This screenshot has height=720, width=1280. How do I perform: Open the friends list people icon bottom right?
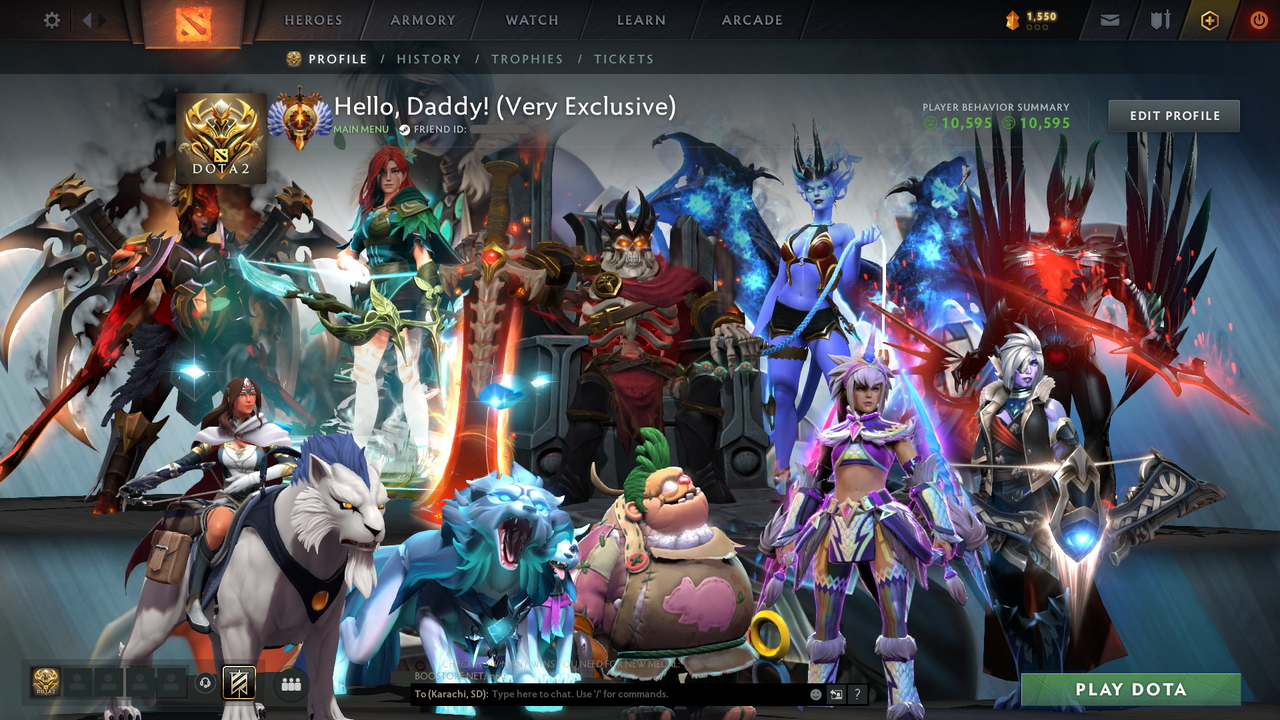tap(291, 683)
